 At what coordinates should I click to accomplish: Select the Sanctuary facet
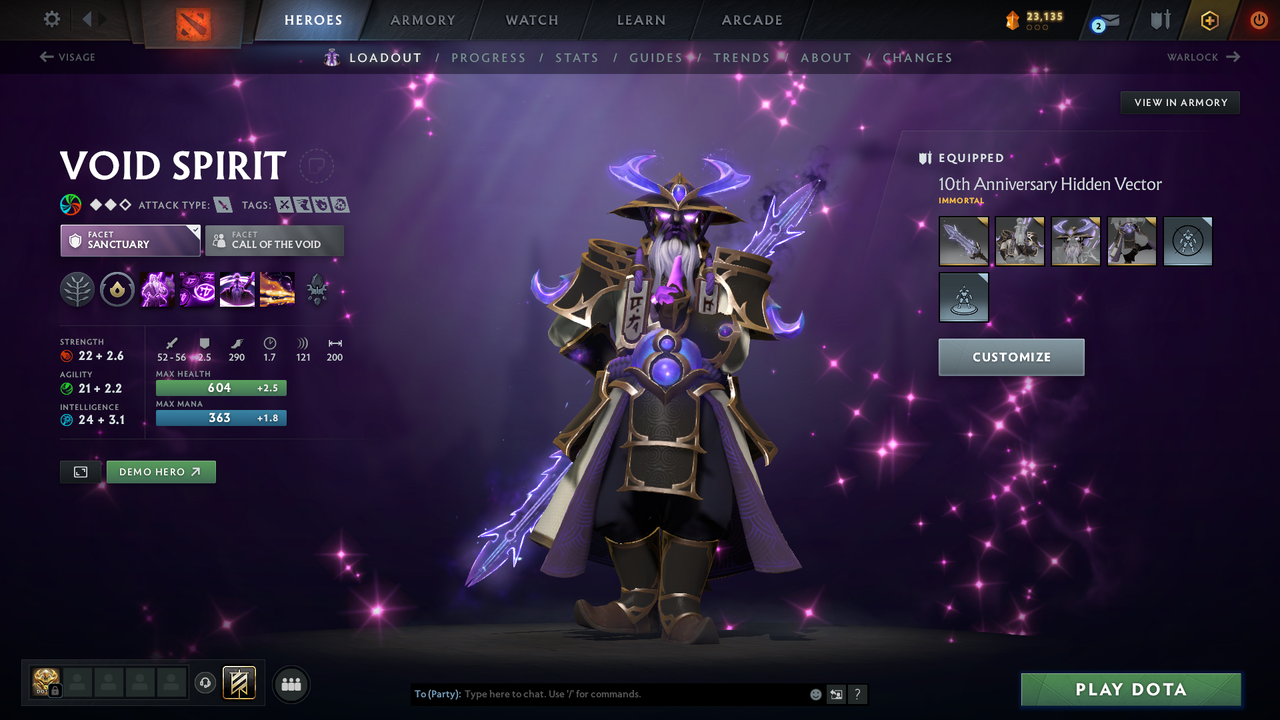(130, 240)
